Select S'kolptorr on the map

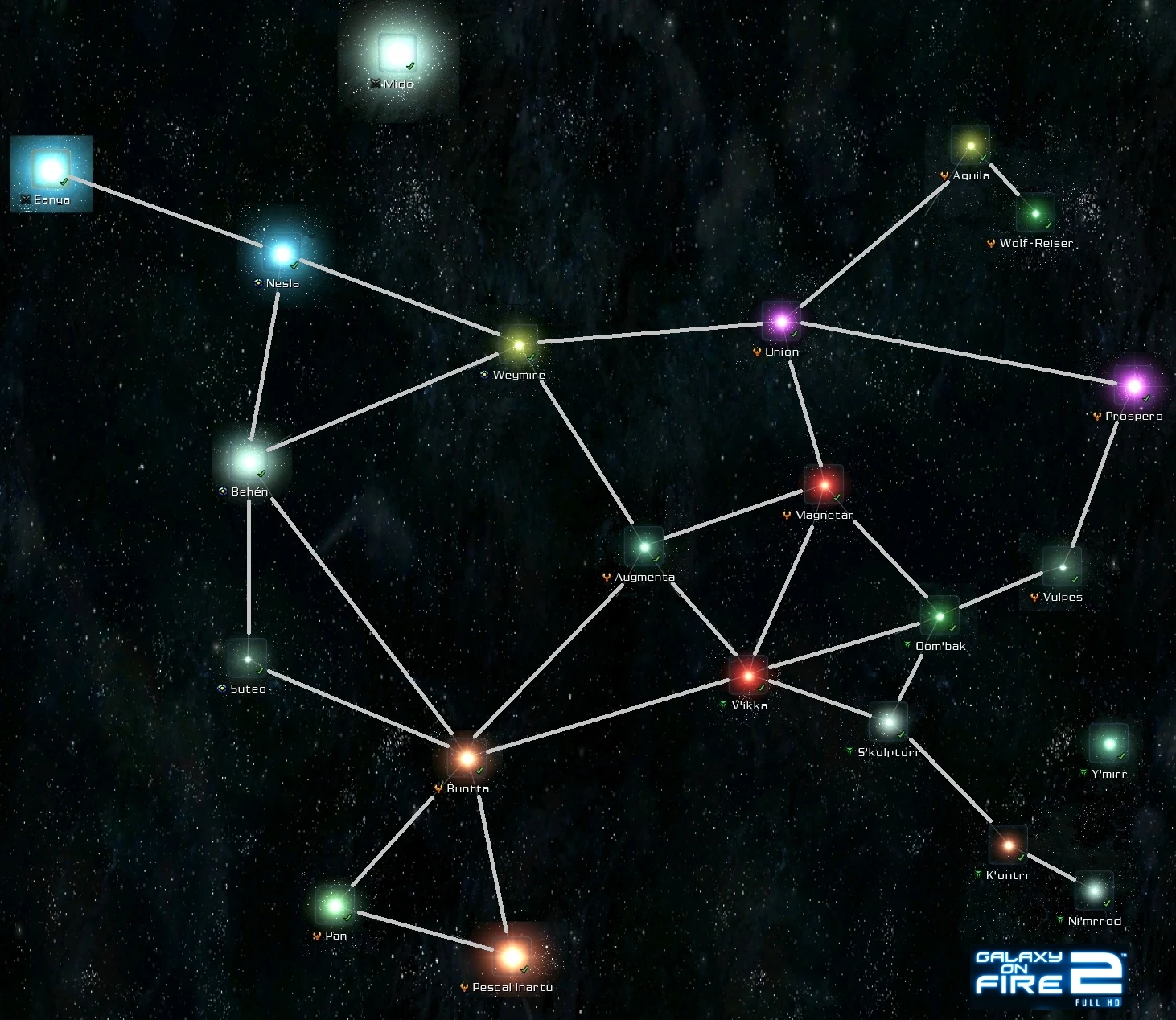click(888, 722)
